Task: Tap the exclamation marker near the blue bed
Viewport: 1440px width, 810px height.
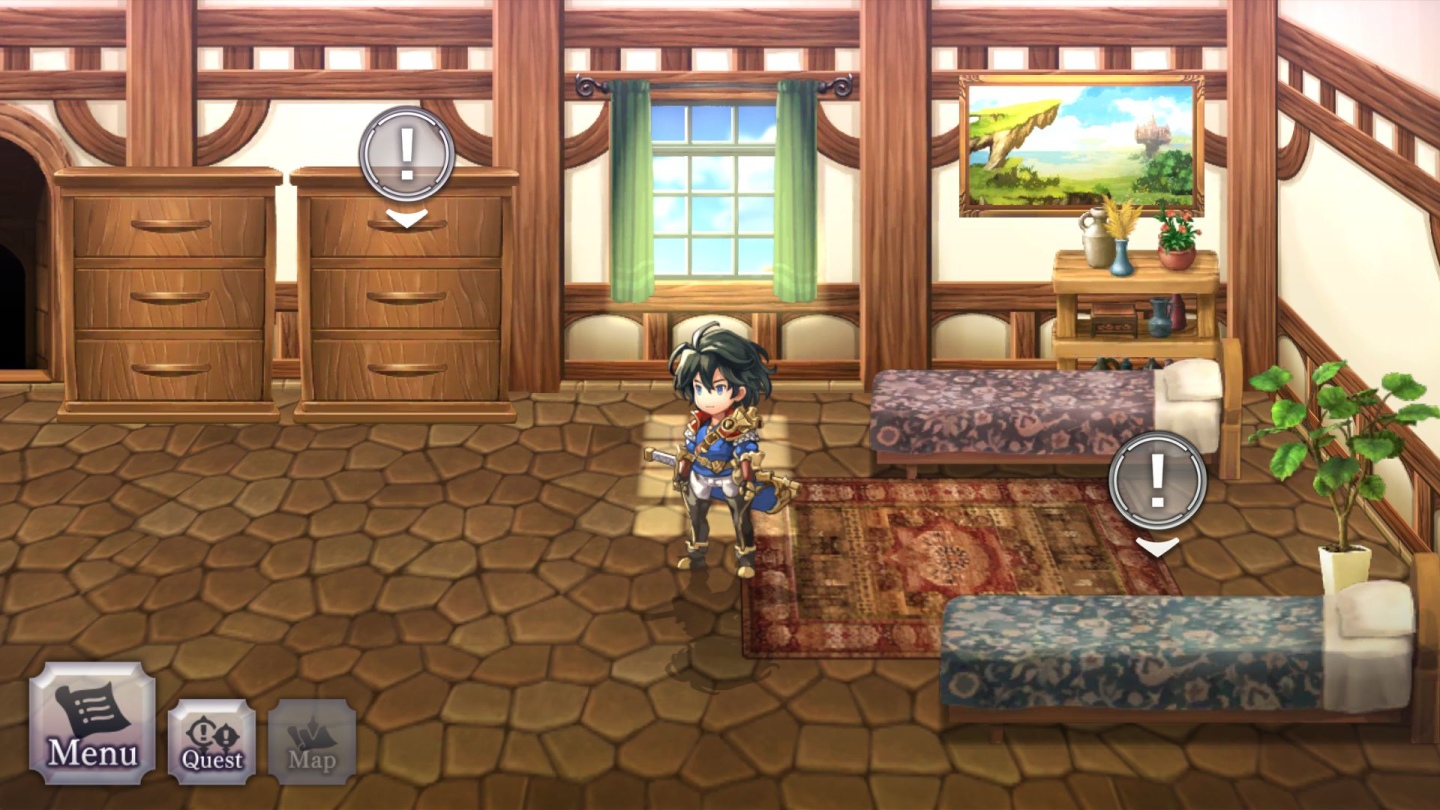Action: click(1158, 481)
